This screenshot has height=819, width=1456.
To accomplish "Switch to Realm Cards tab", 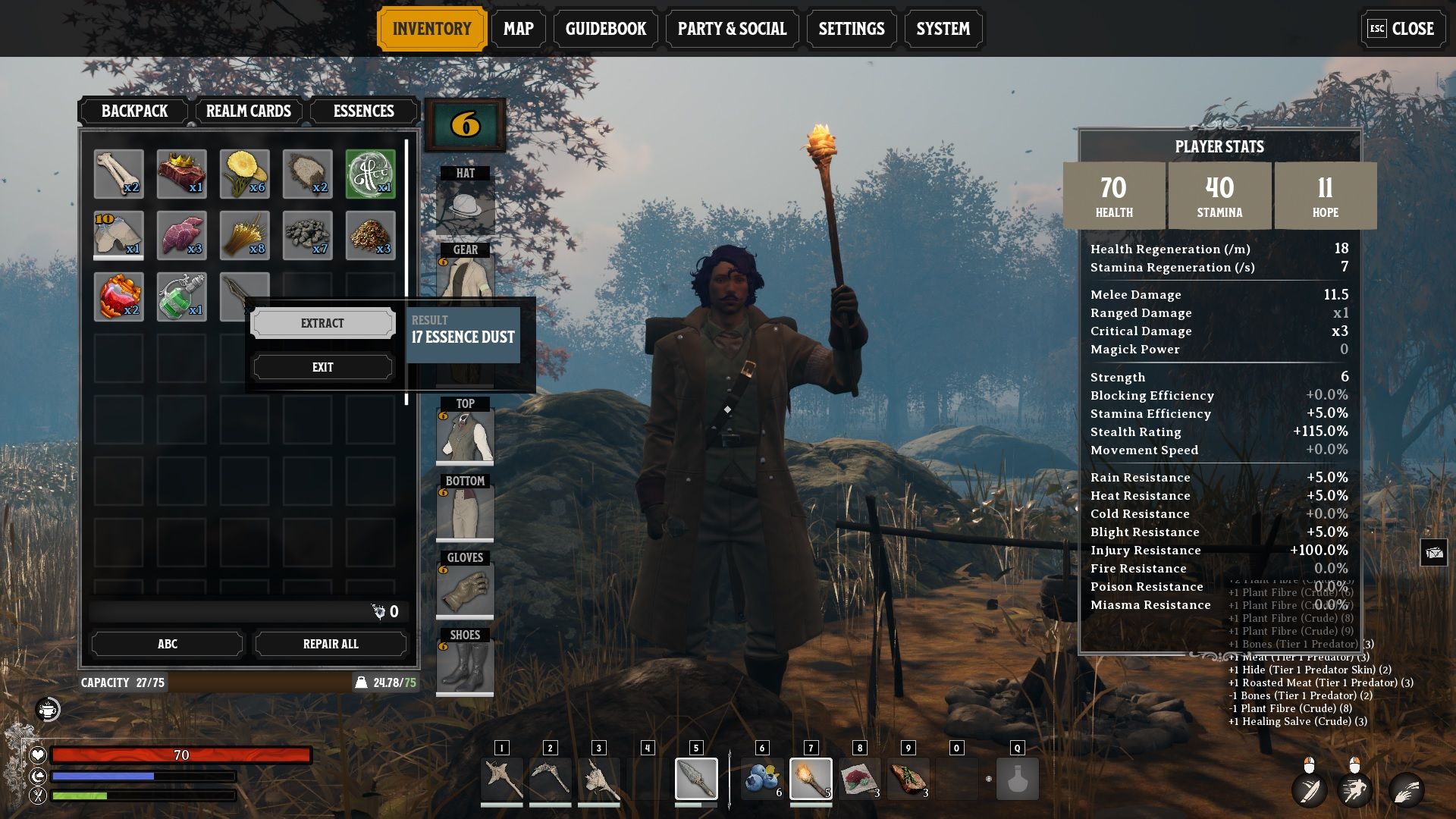I will pos(248,111).
